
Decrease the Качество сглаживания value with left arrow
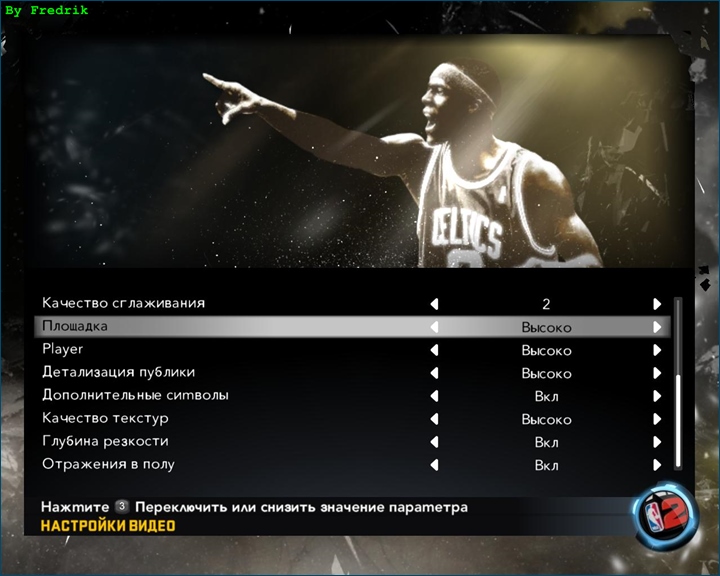click(434, 304)
